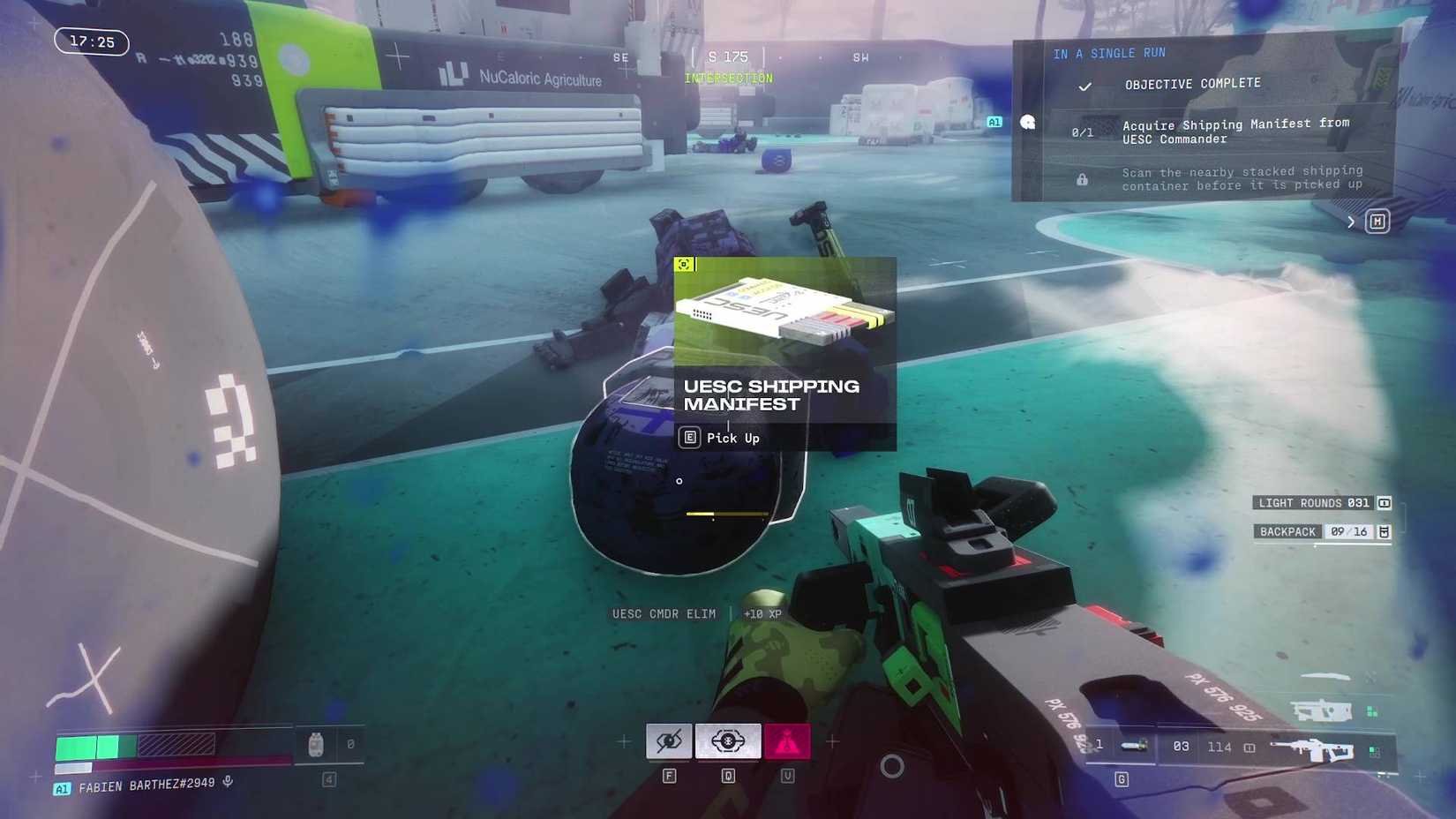1456x819 pixels.
Task: Click the green scan badge on the manifest card
Action: [685, 264]
